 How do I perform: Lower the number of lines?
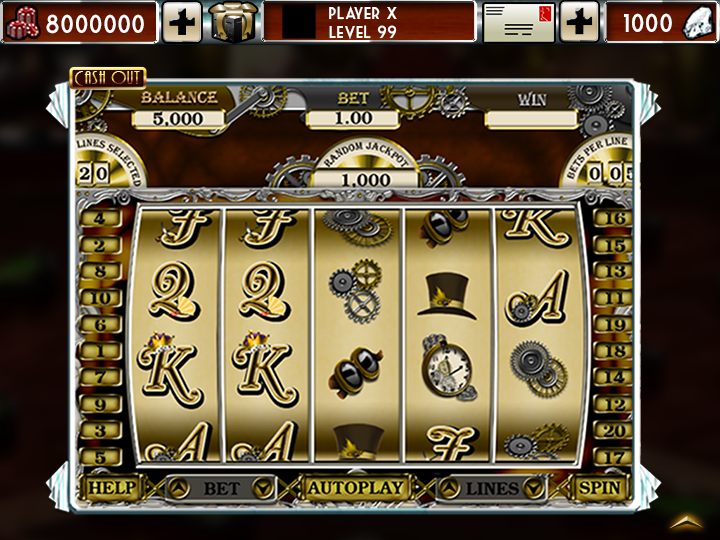pyautogui.click(x=534, y=488)
